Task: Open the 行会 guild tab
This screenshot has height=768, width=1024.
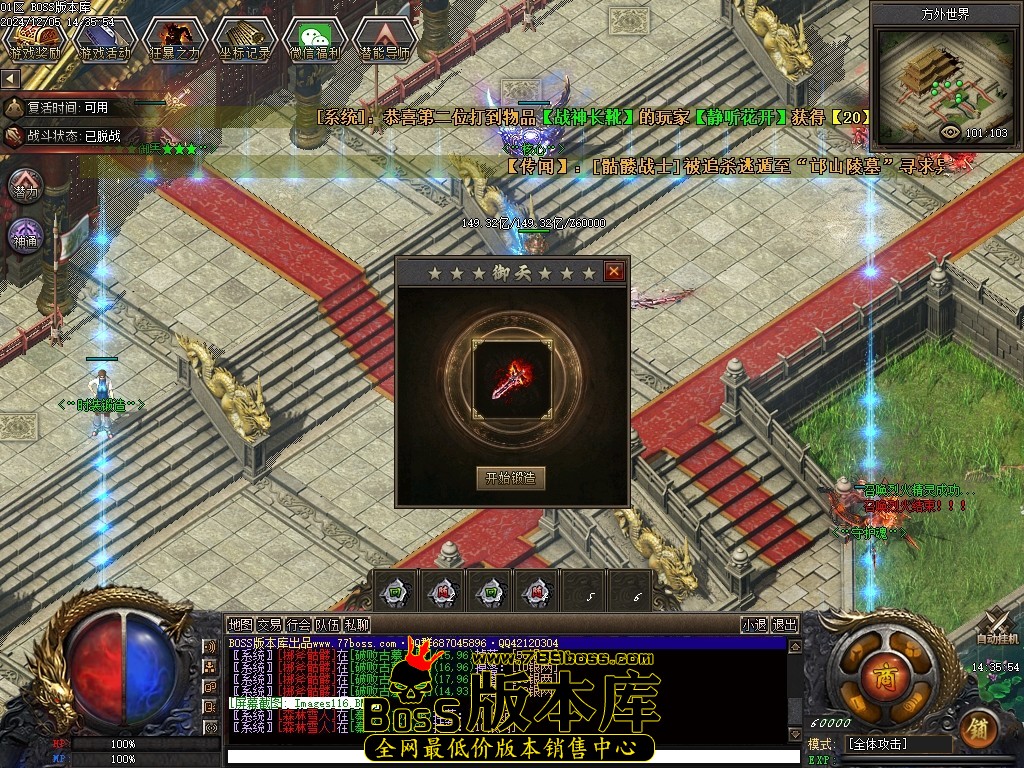Action: pyautogui.click(x=299, y=625)
